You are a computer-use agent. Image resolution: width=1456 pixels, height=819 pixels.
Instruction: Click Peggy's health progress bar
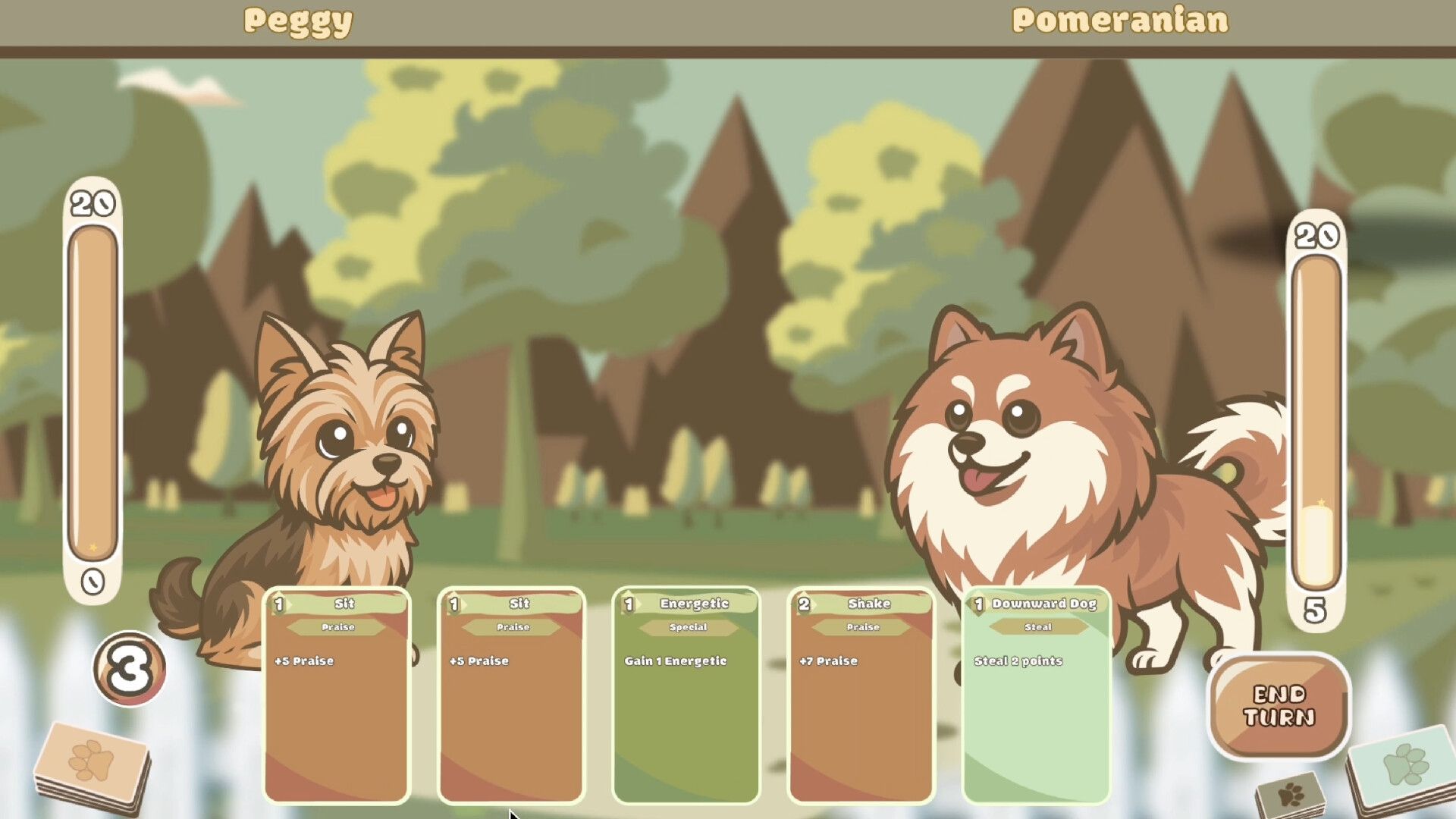(x=89, y=394)
